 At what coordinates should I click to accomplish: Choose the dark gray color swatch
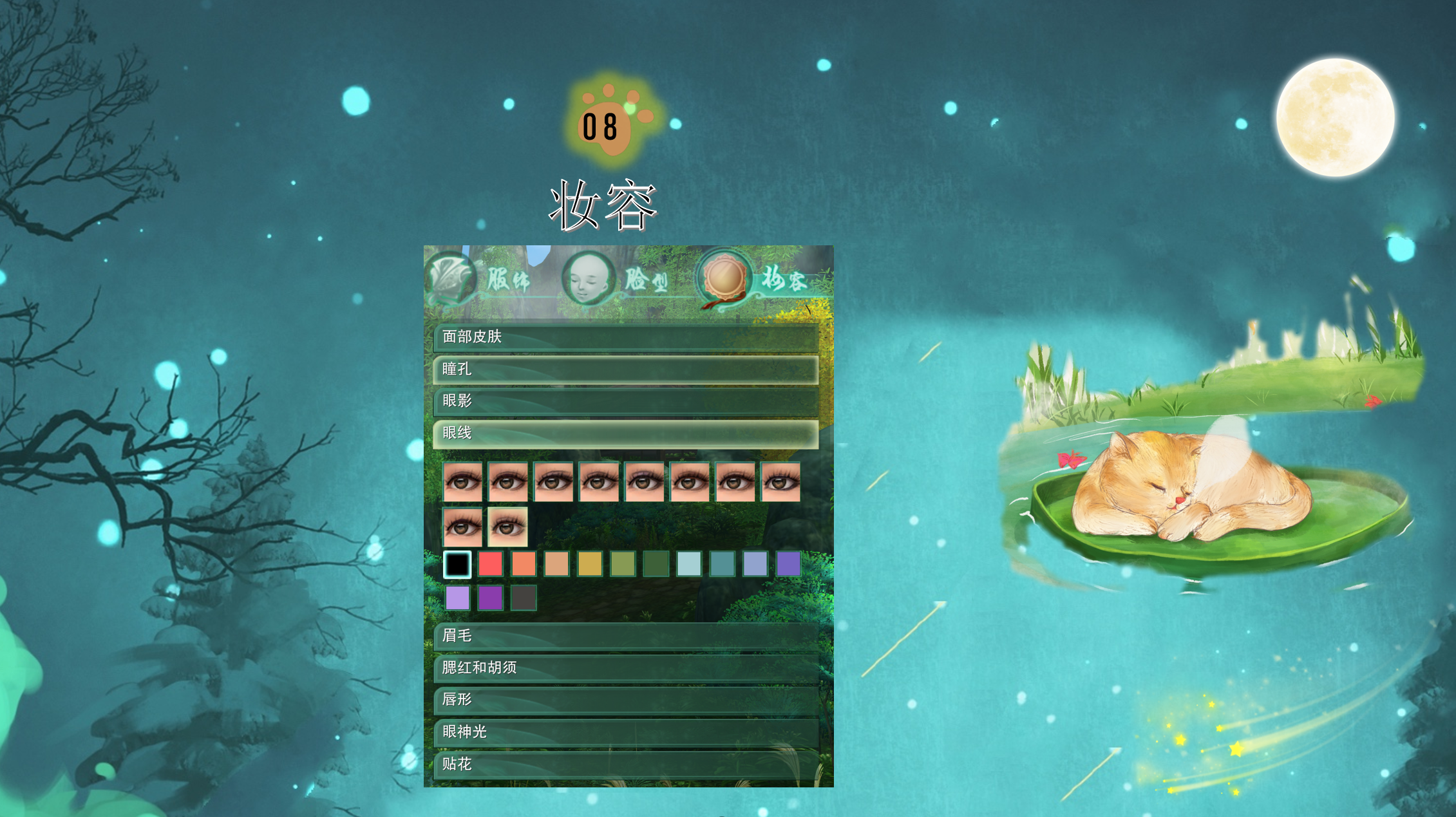(x=524, y=598)
